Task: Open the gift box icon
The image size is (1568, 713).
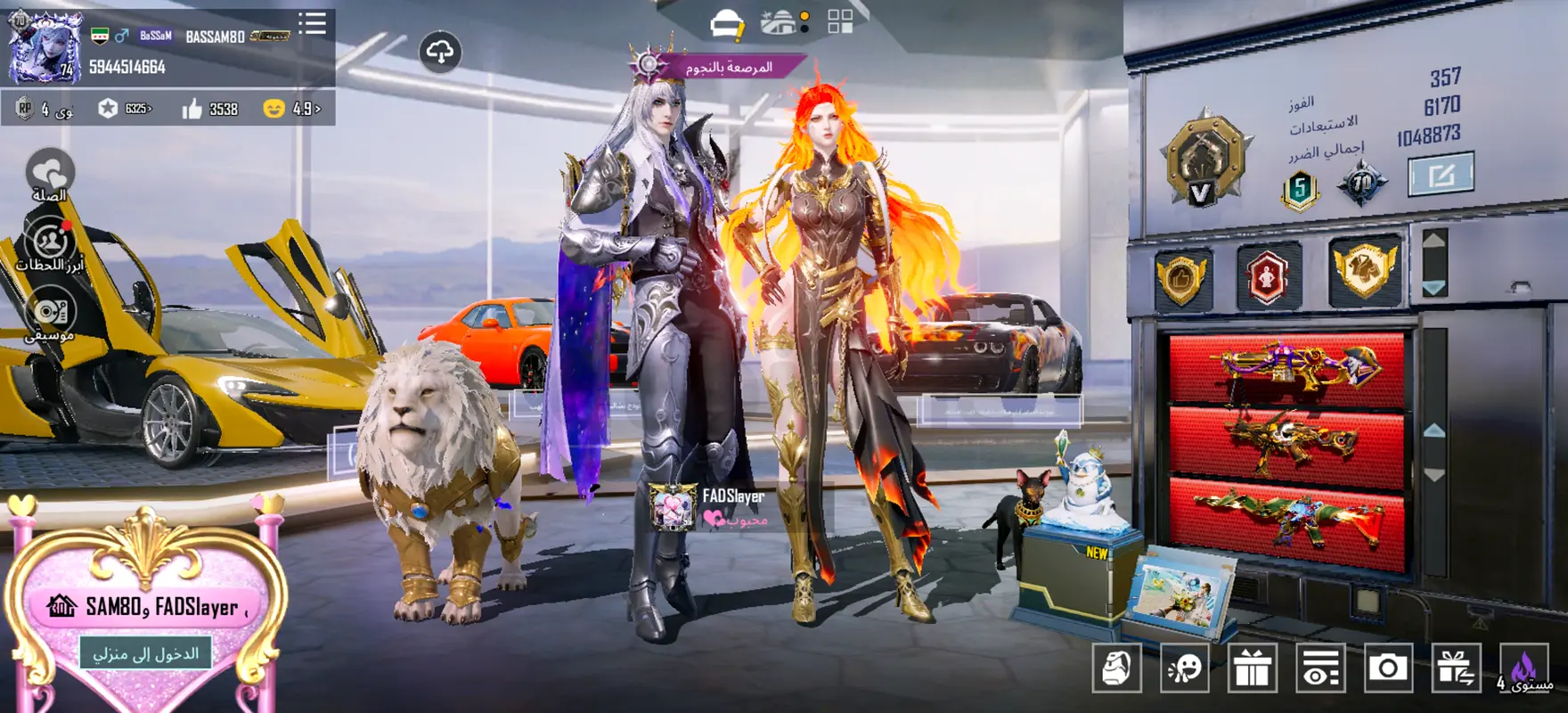Action: click(1252, 668)
